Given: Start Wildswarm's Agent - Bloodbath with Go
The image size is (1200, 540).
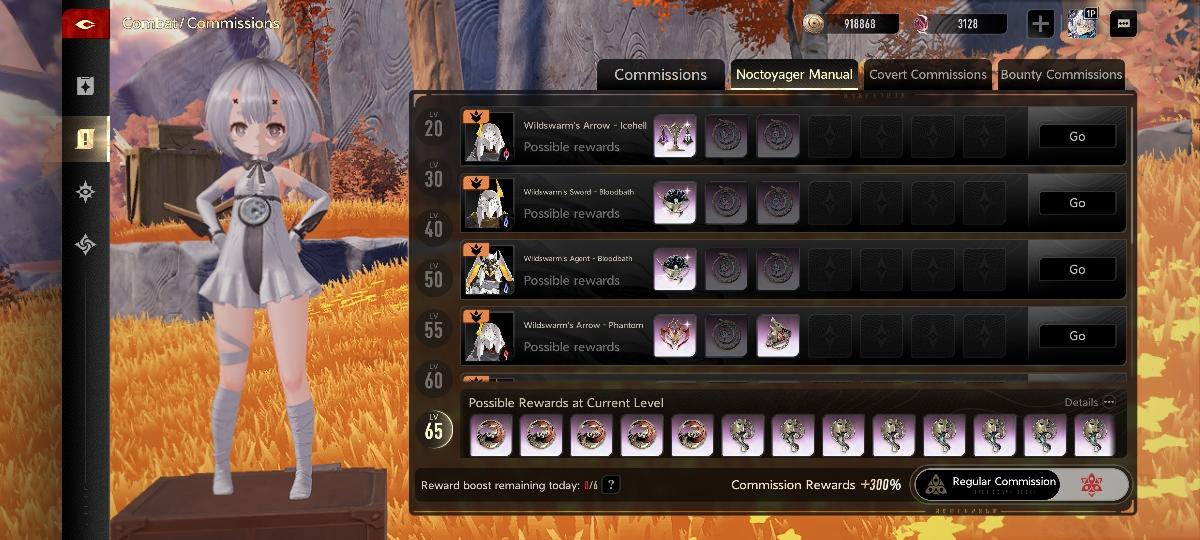Looking at the screenshot, I should pos(1076,270).
